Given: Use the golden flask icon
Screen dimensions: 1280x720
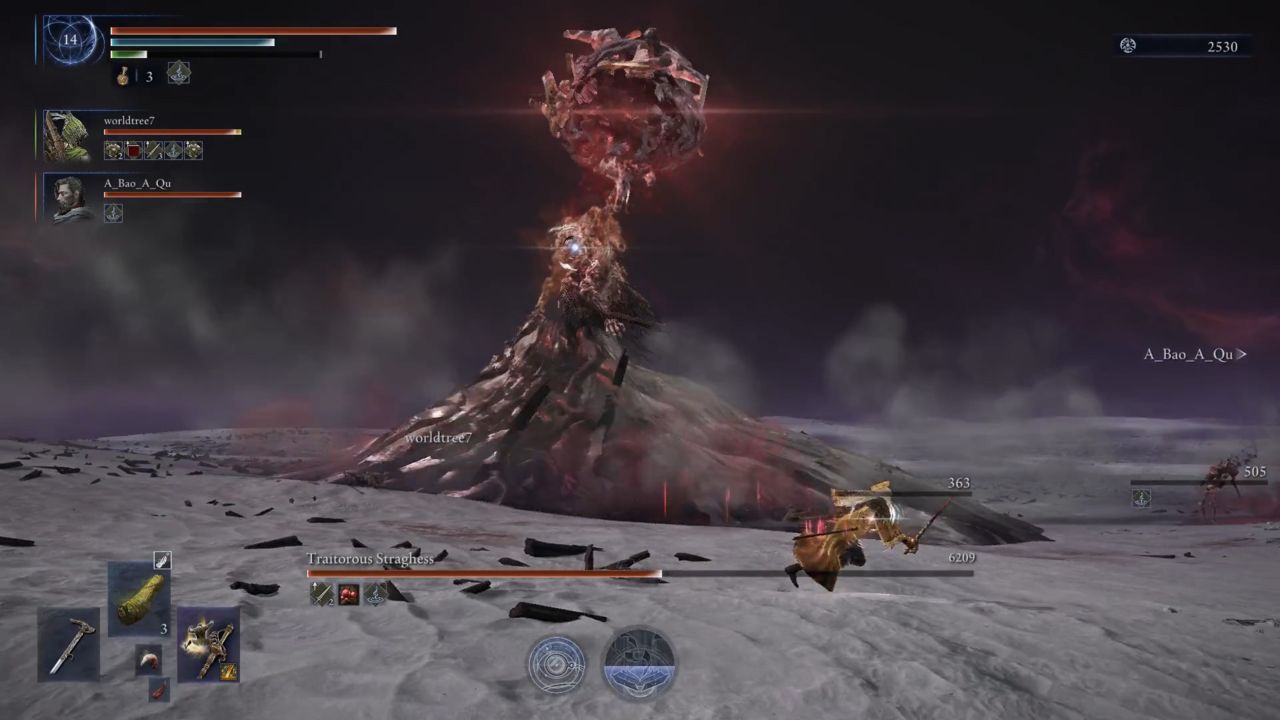Looking at the screenshot, I should [x=123, y=76].
